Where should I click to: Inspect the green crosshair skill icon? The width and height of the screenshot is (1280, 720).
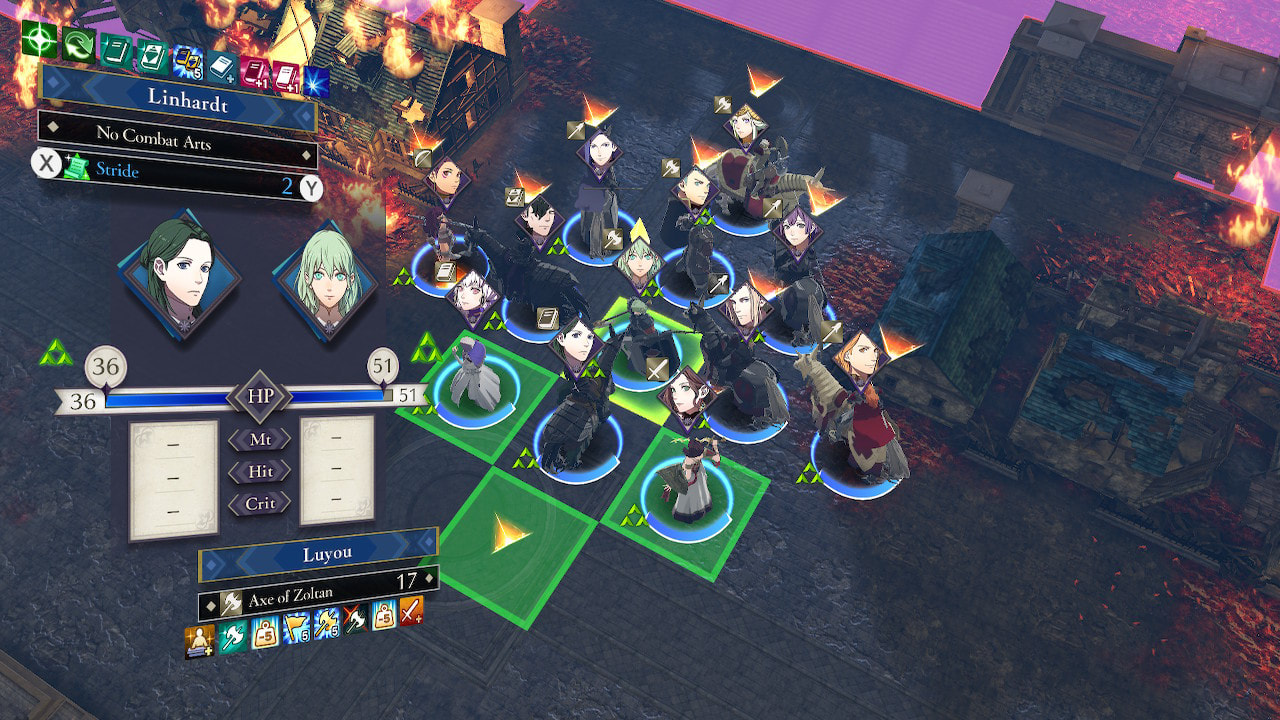pyautogui.click(x=38, y=38)
